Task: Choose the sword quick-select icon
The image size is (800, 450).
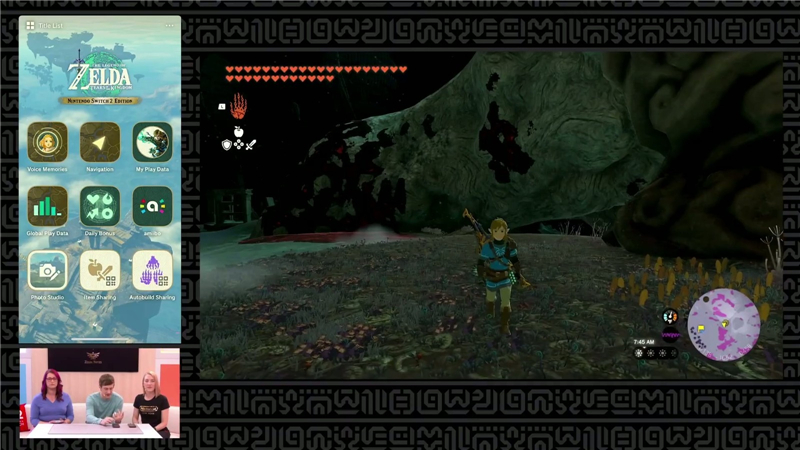Action: (251, 145)
